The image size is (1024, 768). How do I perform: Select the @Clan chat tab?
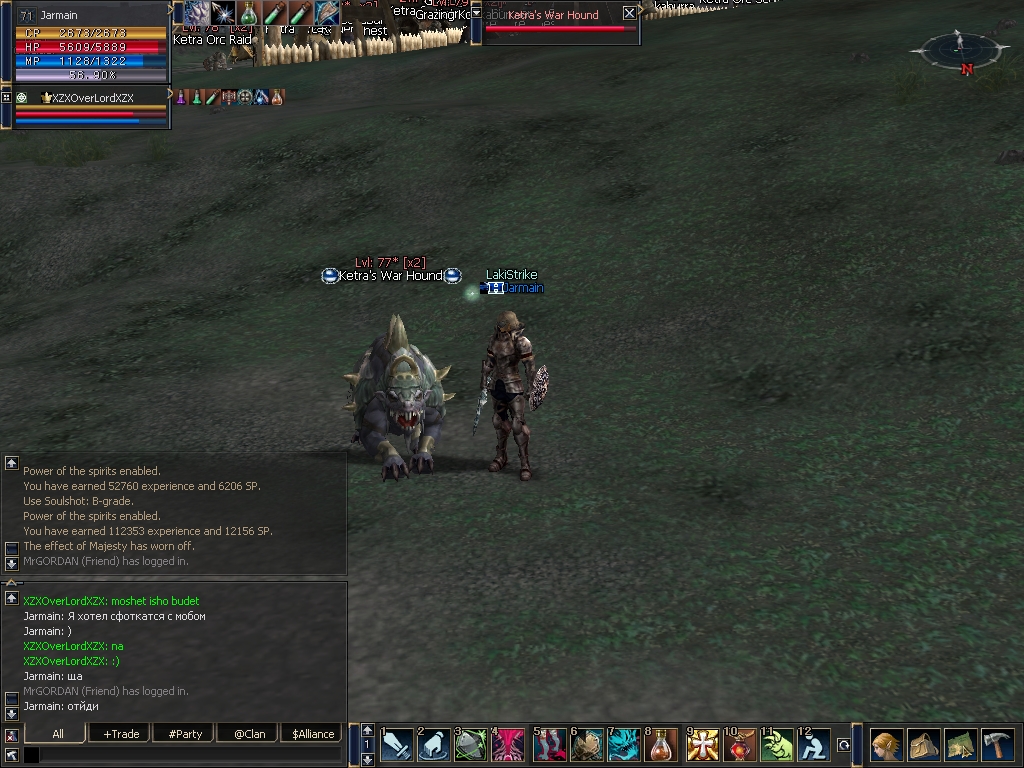249,734
